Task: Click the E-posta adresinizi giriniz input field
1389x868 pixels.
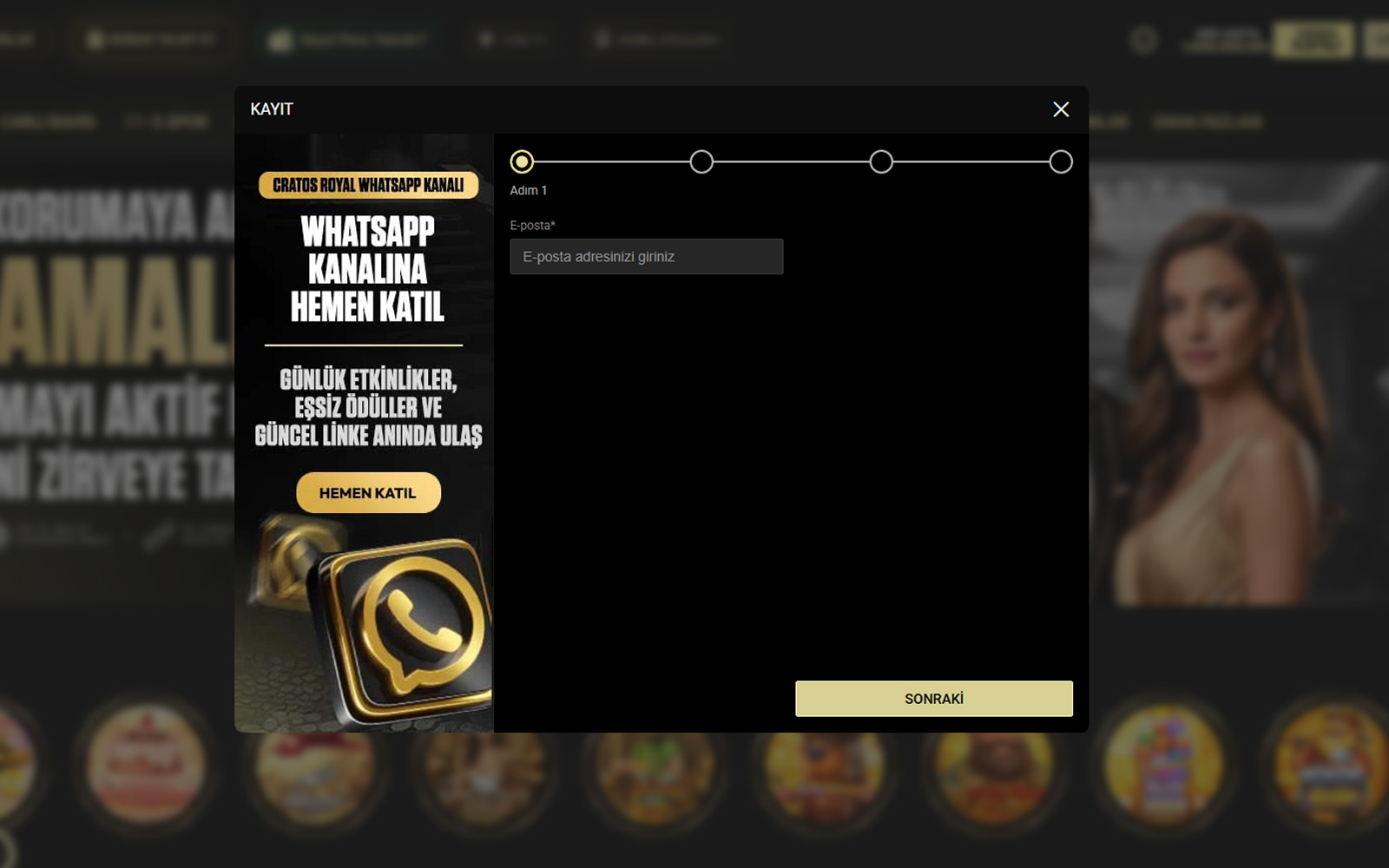Action: 646,256
